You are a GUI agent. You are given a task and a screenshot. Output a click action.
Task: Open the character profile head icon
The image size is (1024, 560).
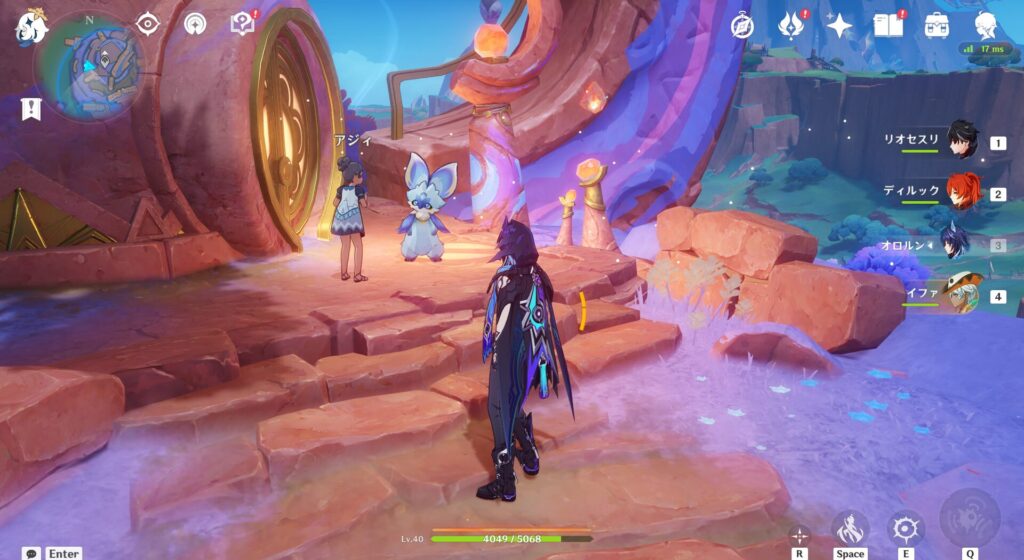[985, 25]
